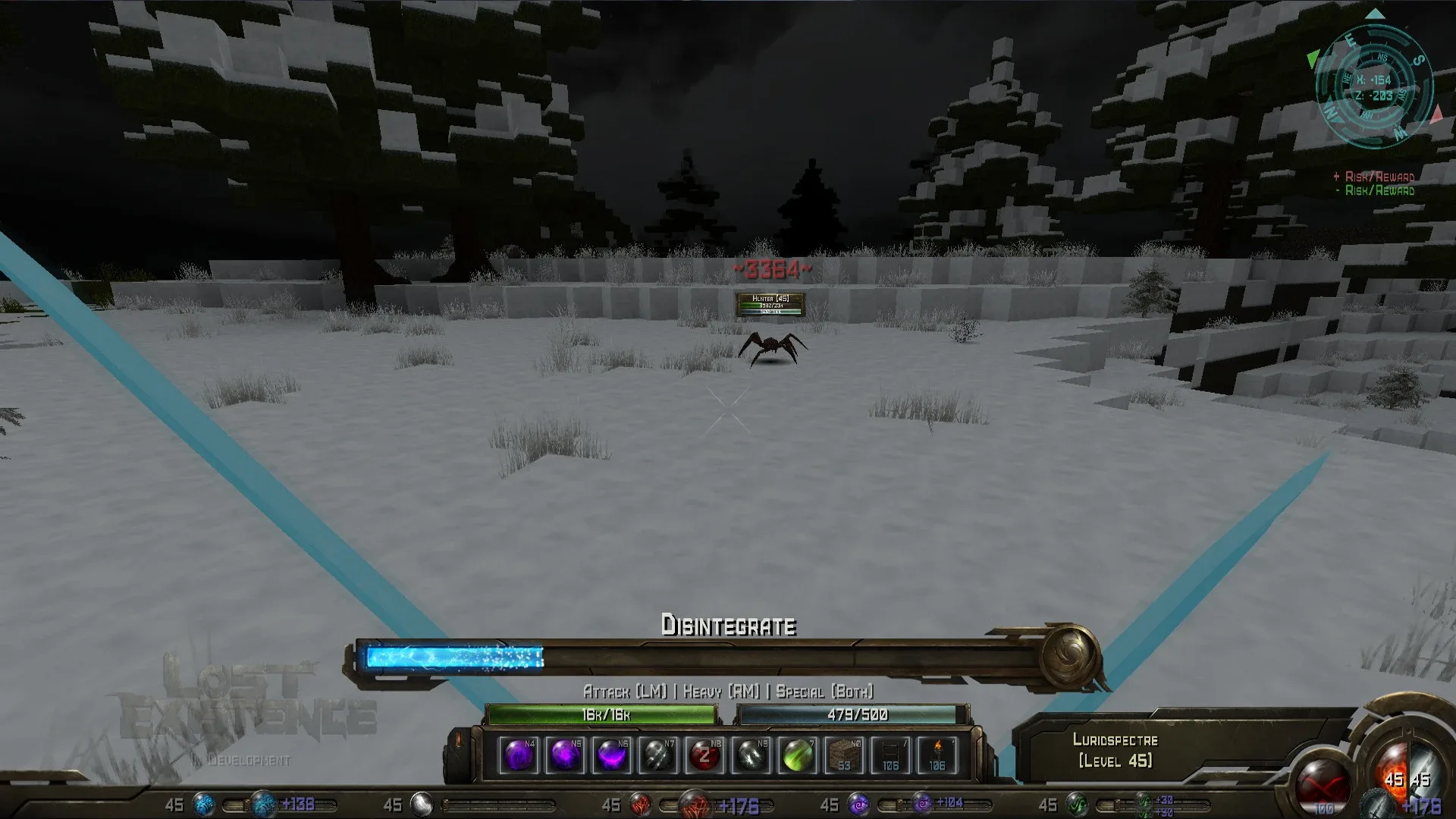
Task: Select the purple orb in hotbar slot N4
Action: coord(519,755)
